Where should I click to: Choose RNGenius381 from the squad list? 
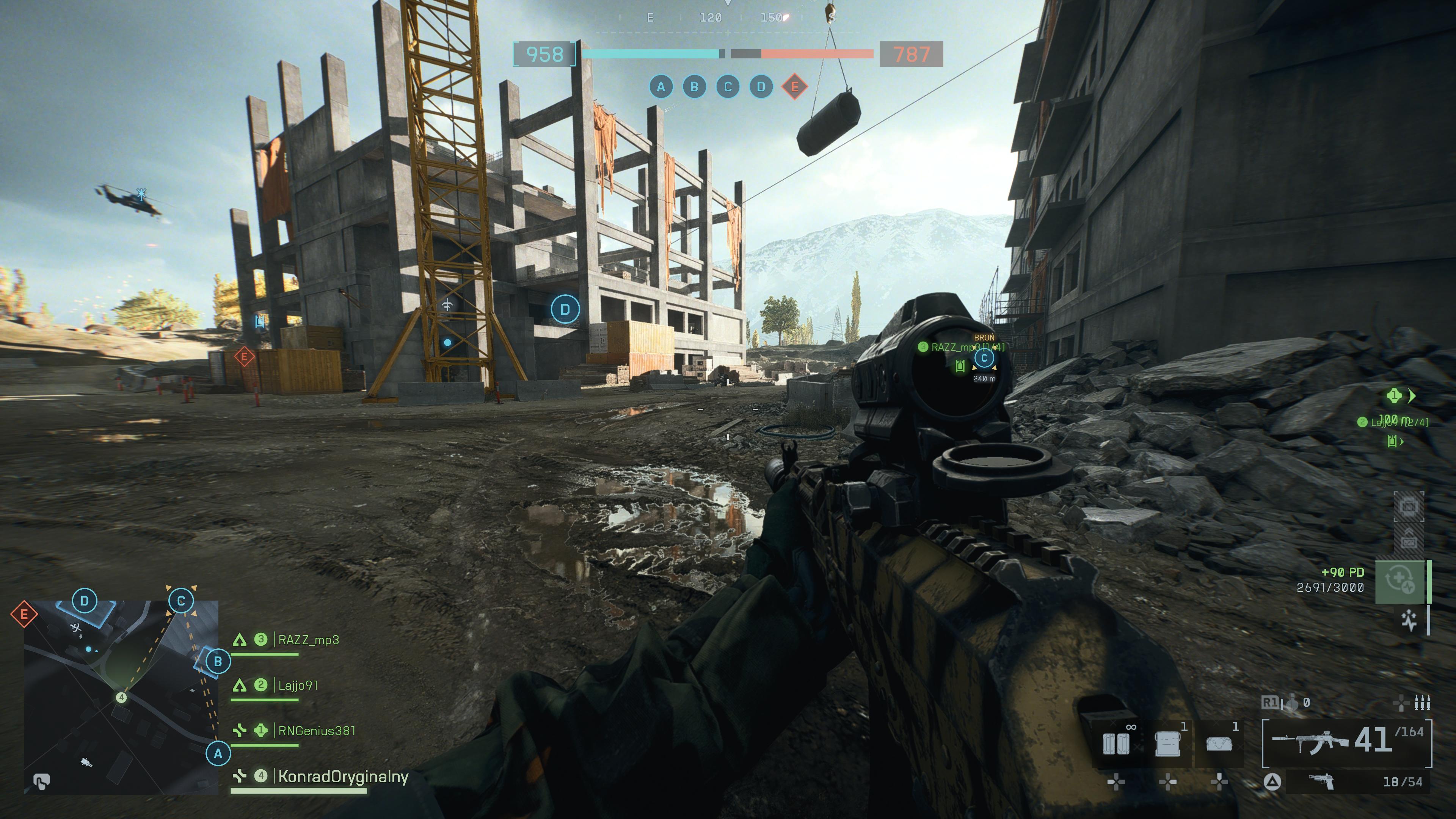(x=317, y=731)
